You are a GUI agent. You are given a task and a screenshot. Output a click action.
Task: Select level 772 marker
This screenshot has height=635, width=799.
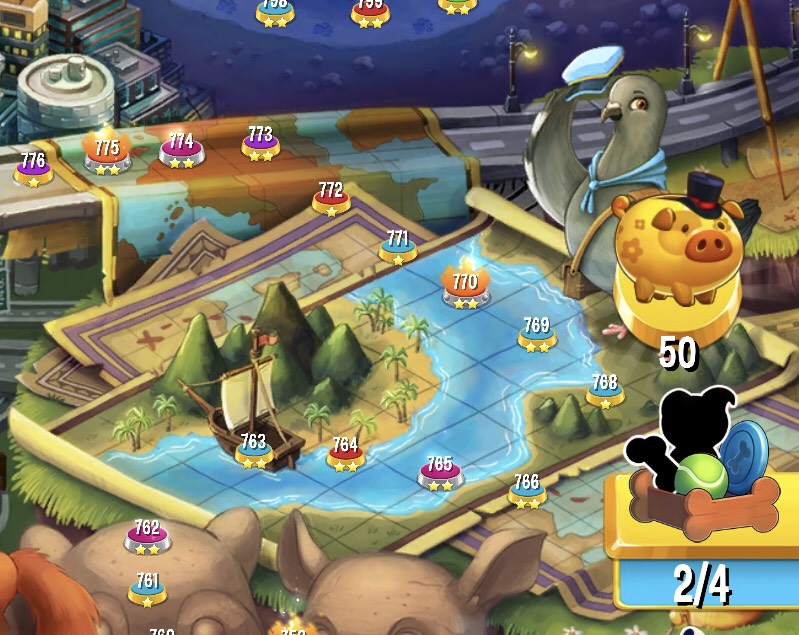[x=331, y=199]
